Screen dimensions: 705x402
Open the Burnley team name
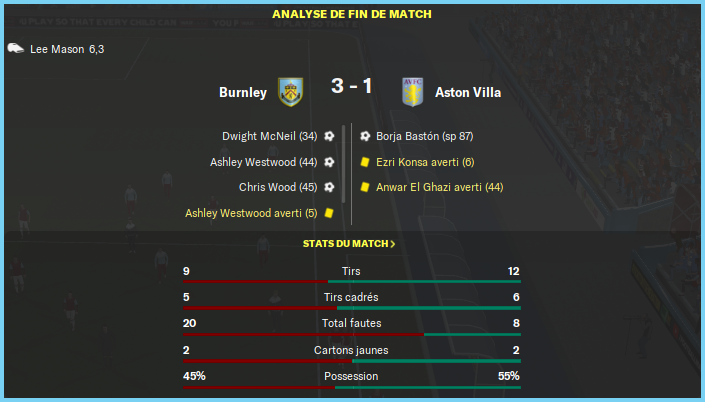(243, 93)
